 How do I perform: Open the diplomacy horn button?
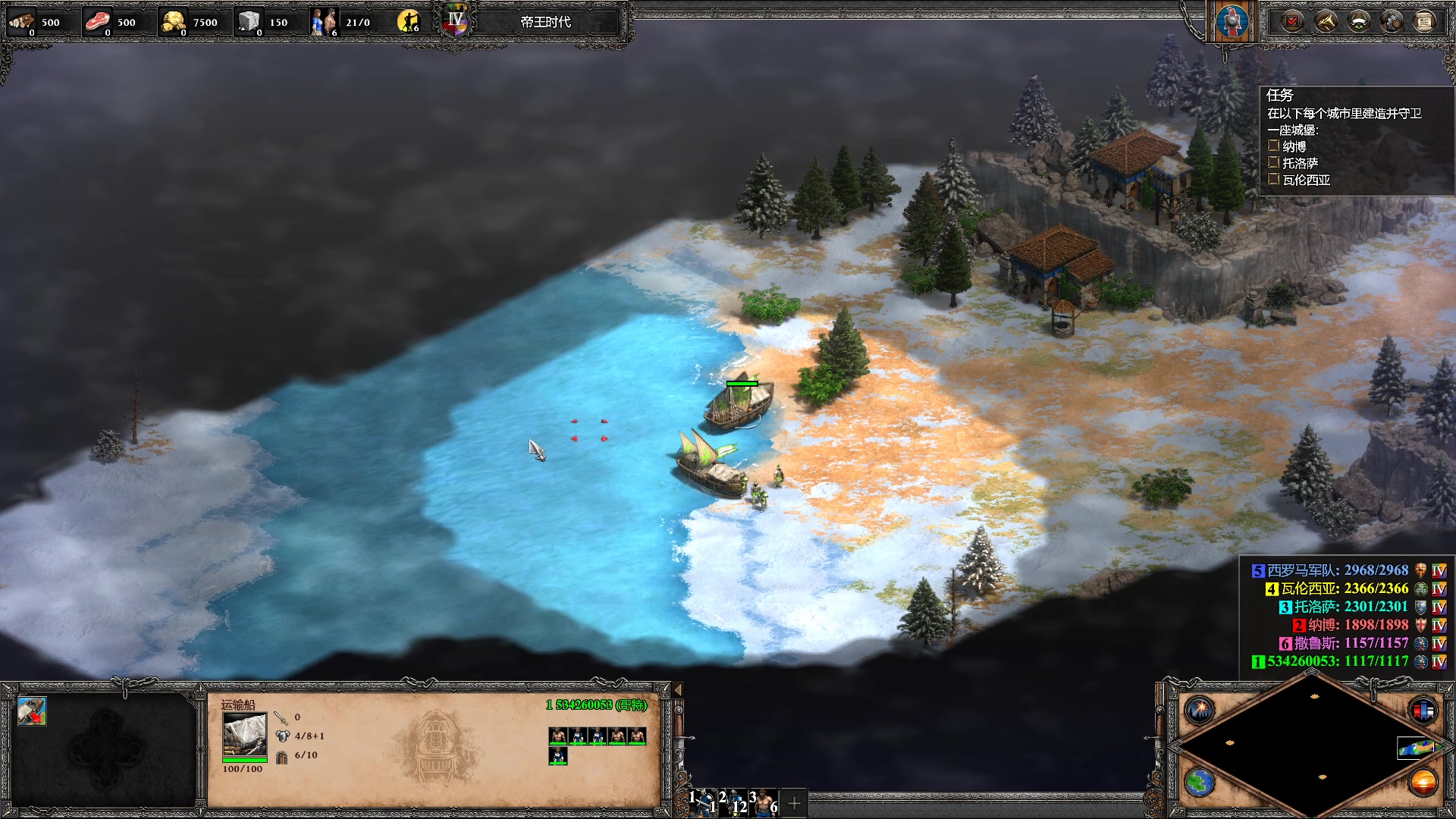[x=1325, y=22]
